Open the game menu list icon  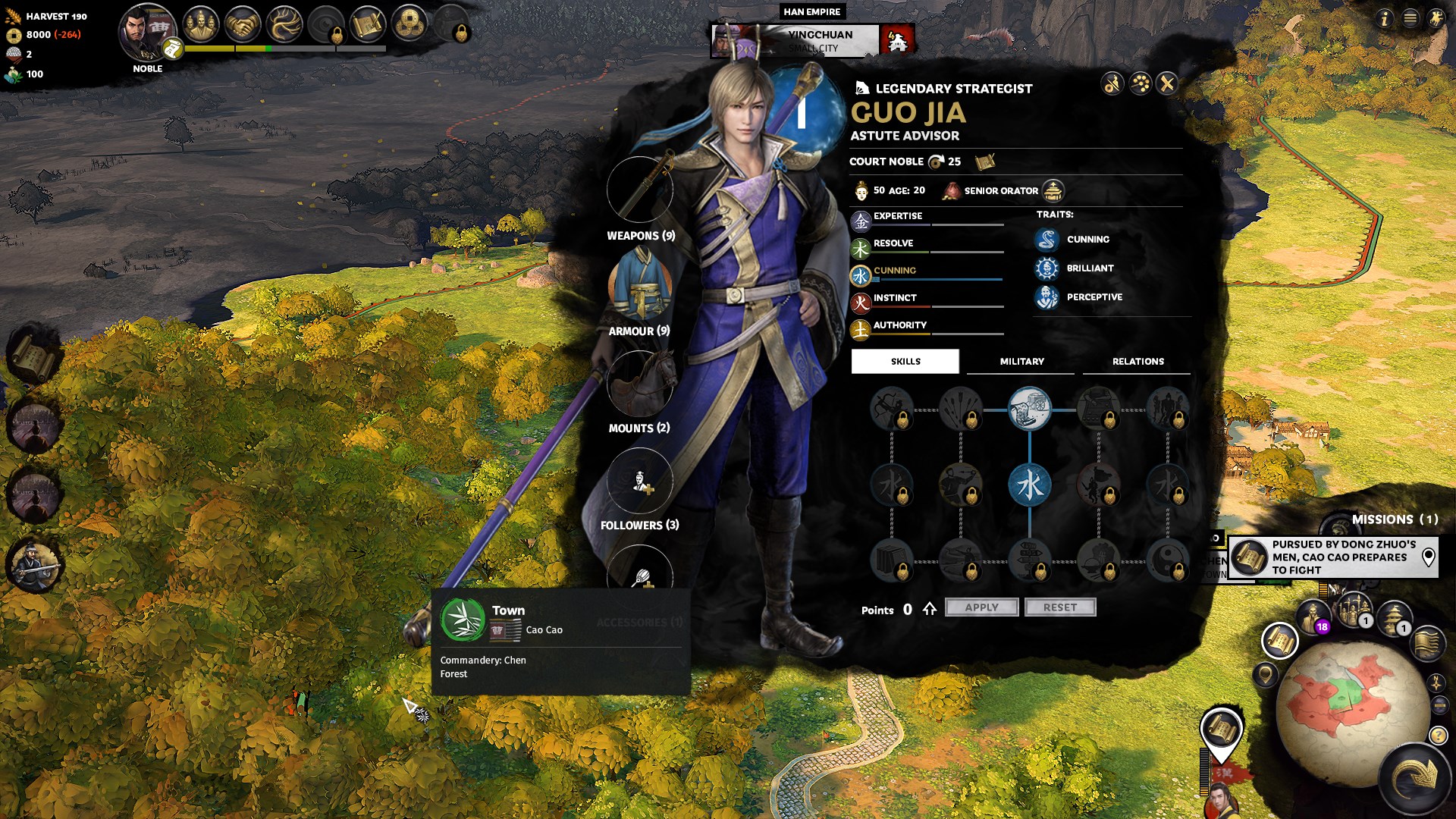(x=1410, y=18)
